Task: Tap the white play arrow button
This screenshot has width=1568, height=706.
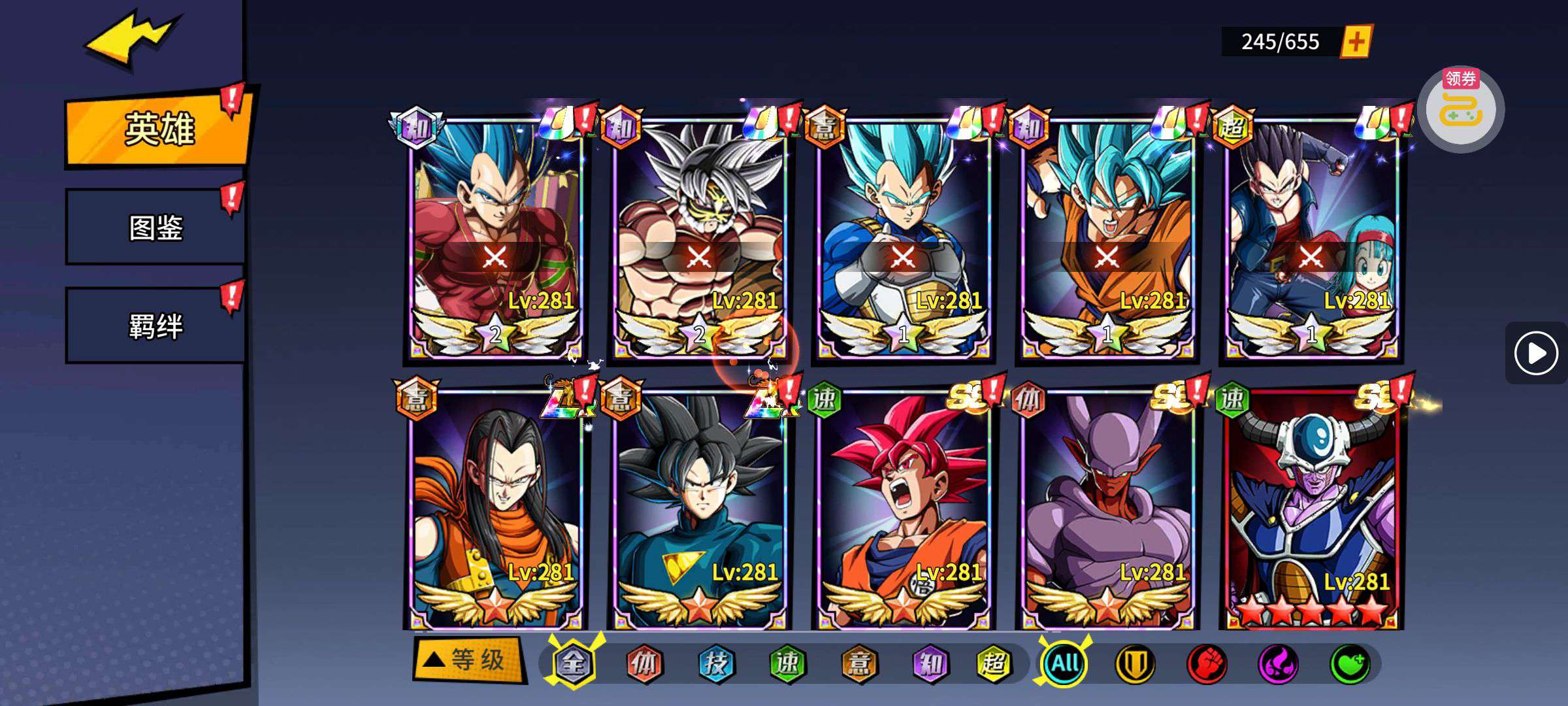Action: [1535, 354]
